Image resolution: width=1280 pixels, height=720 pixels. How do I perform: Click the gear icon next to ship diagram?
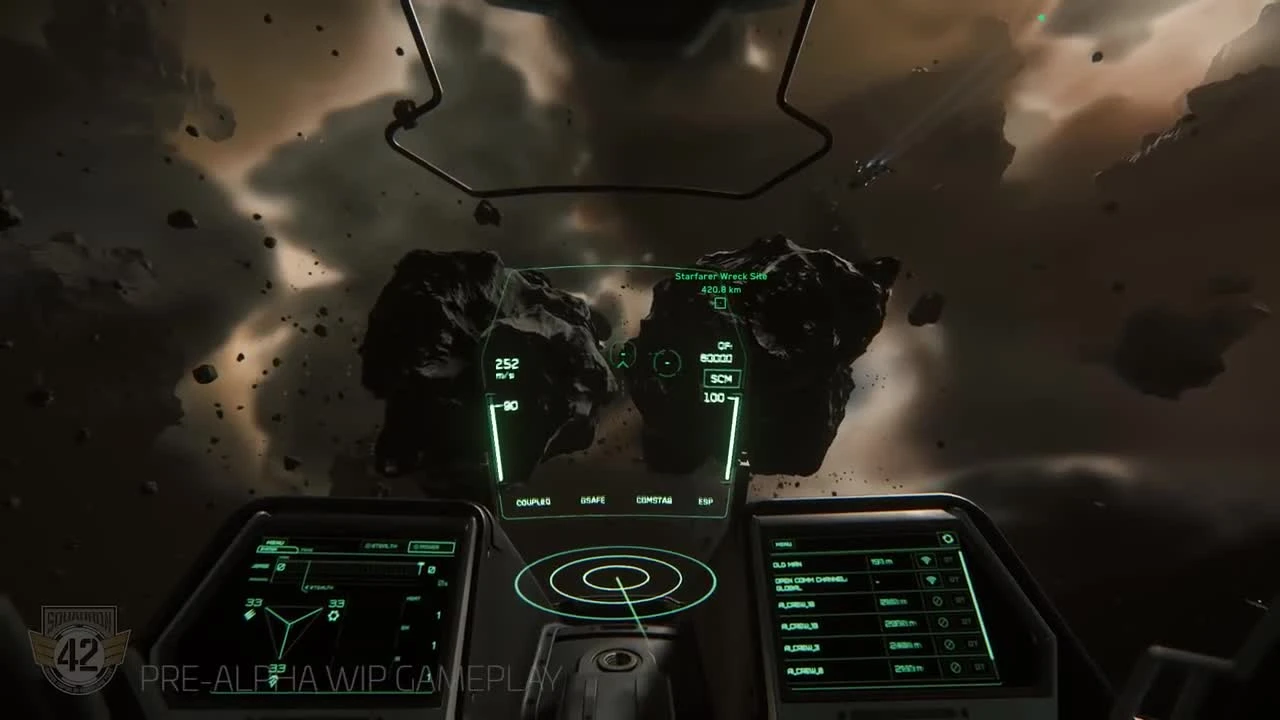pyautogui.click(x=334, y=614)
